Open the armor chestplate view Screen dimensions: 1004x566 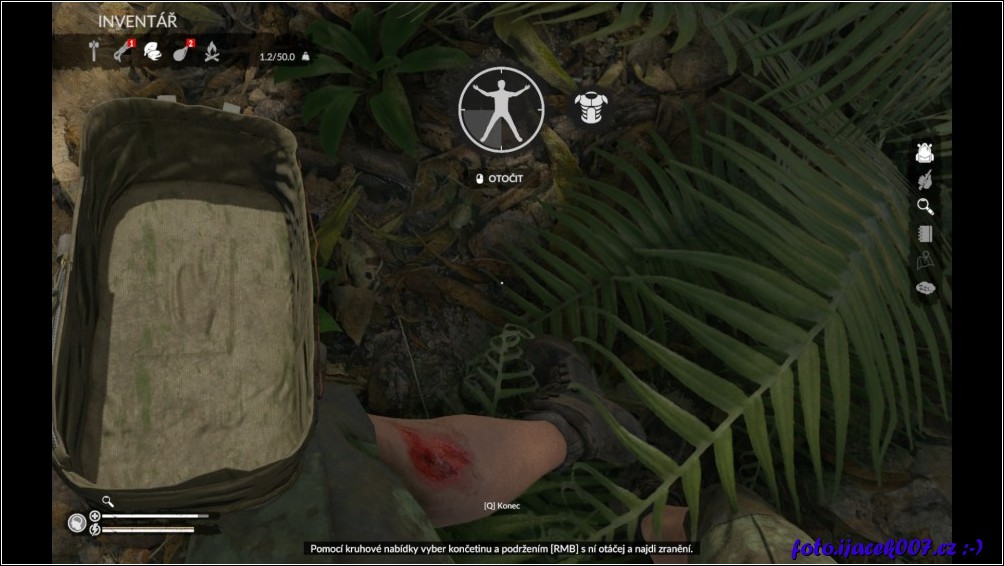593,109
